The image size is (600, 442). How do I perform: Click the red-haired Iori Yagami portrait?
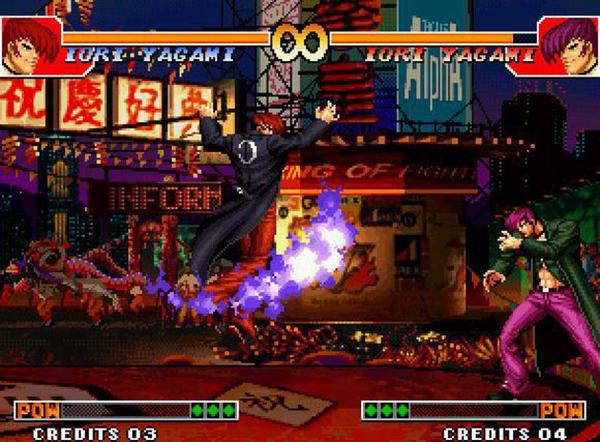[28, 41]
